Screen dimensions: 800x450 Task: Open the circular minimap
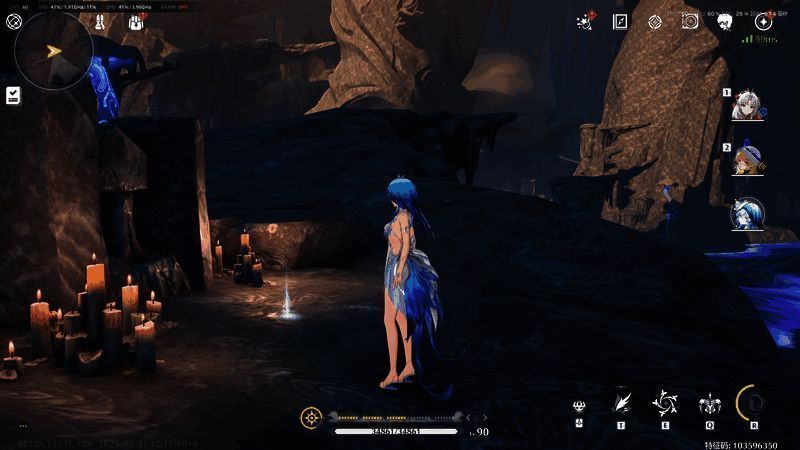click(53, 50)
